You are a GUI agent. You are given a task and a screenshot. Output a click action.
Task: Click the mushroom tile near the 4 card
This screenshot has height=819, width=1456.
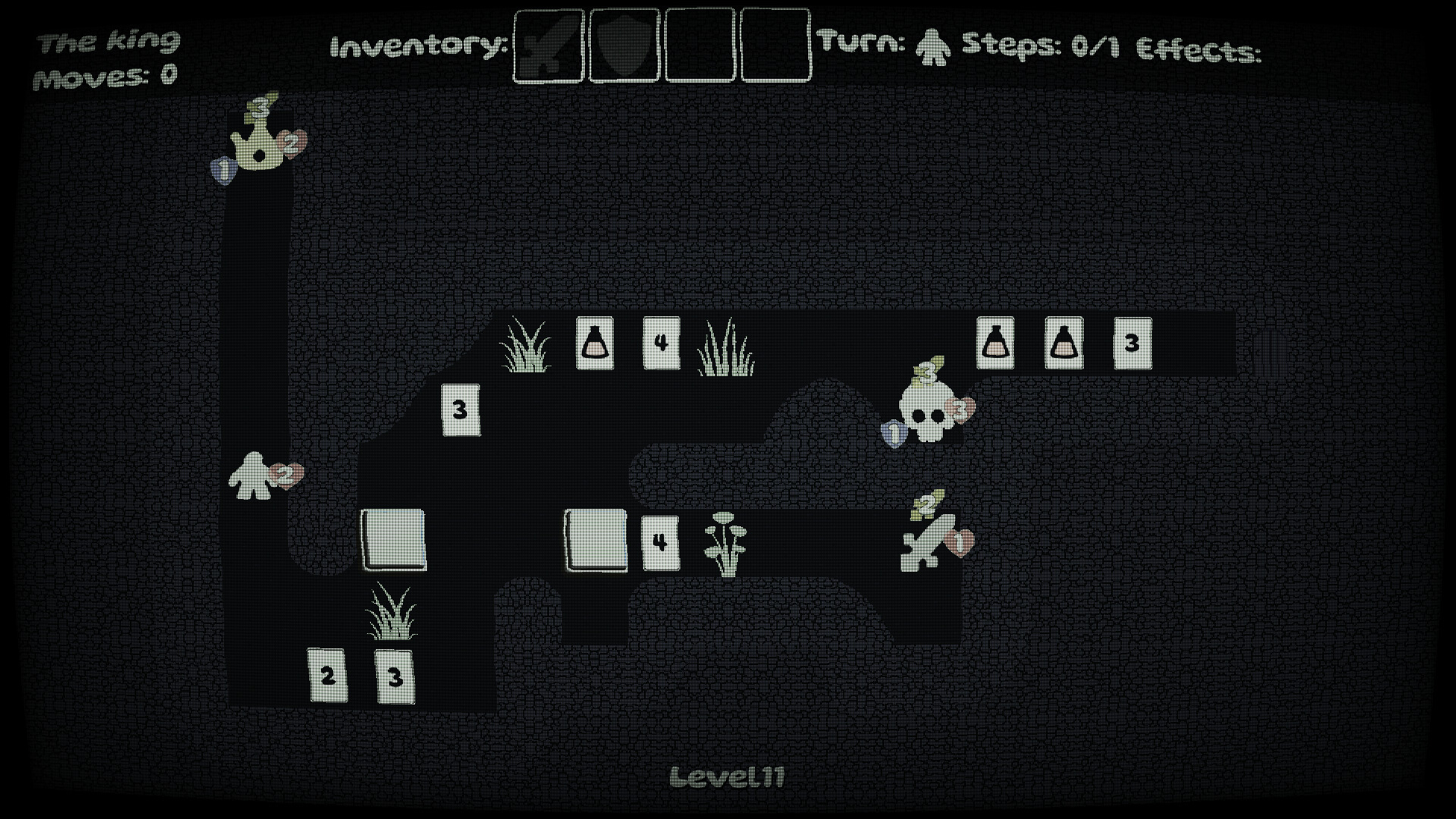click(x=724, y=542)
